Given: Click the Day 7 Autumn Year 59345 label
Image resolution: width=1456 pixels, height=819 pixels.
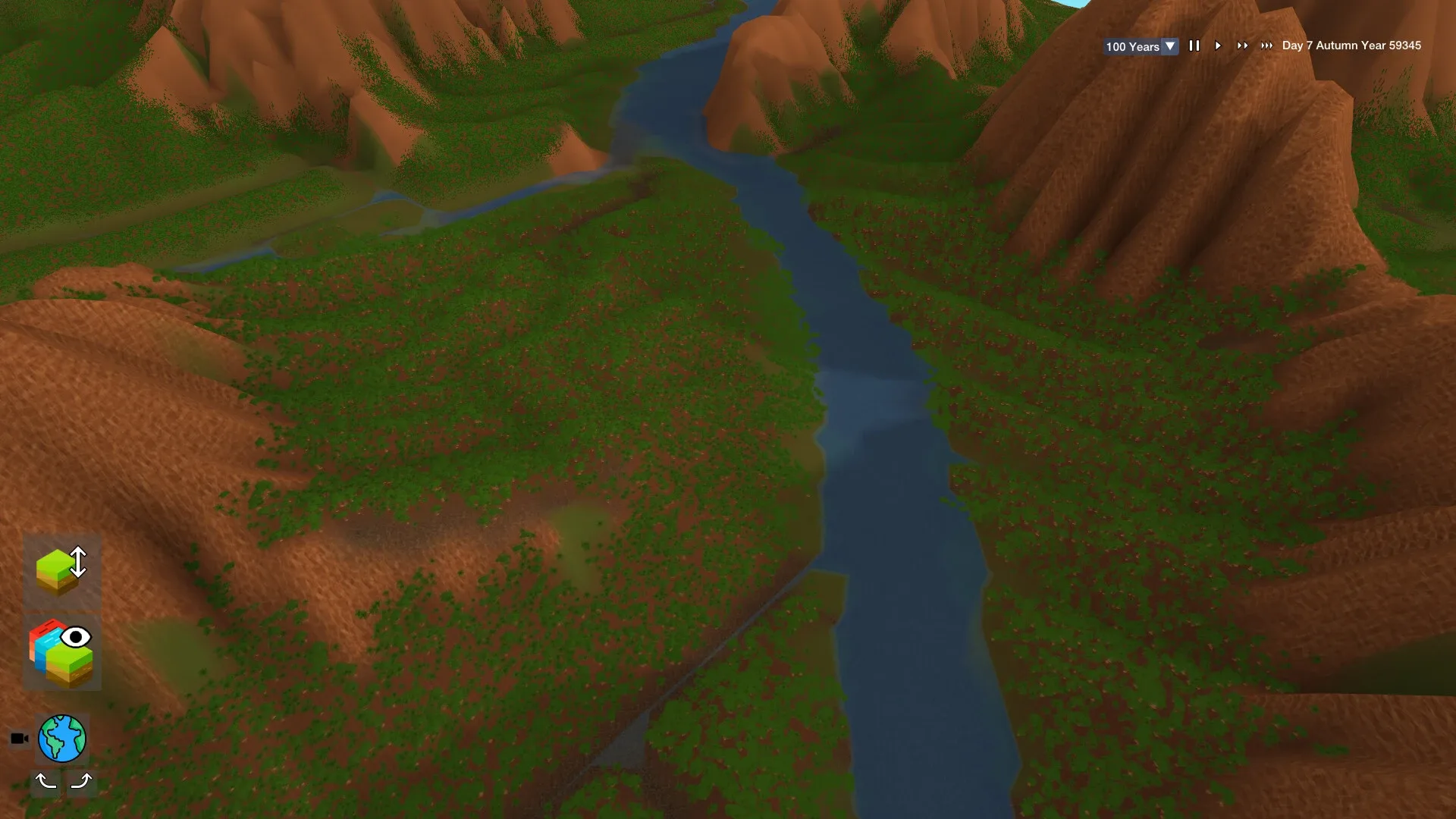Looking at the screenshot, I should 1350,45.
